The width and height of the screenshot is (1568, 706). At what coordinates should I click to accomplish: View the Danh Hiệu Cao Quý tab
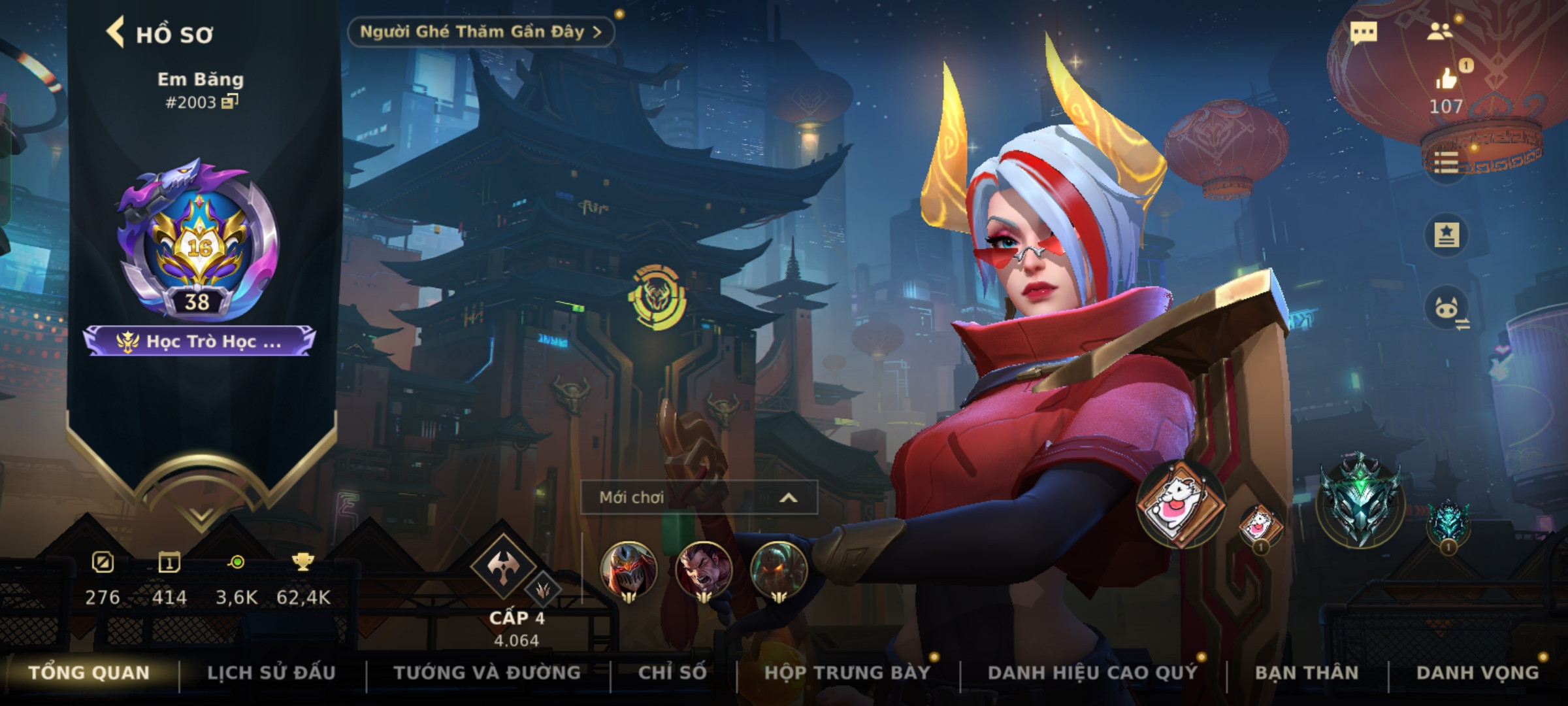[x=1092, y=673]
